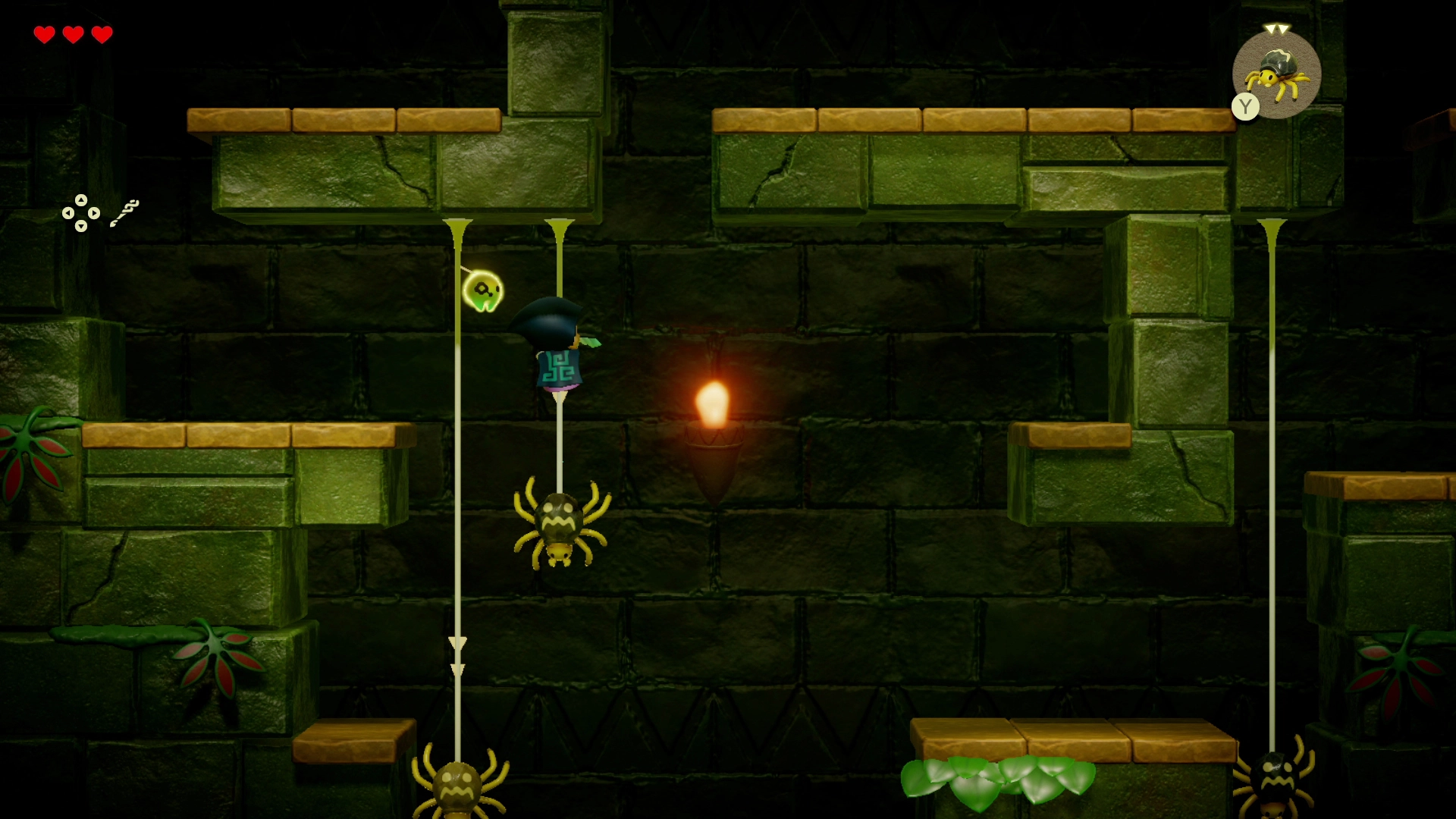Image resolution: width=1456 pixels, height=819 pixels.
Task: Click the first heart in the health meter
Action: (x=45, y=34)
